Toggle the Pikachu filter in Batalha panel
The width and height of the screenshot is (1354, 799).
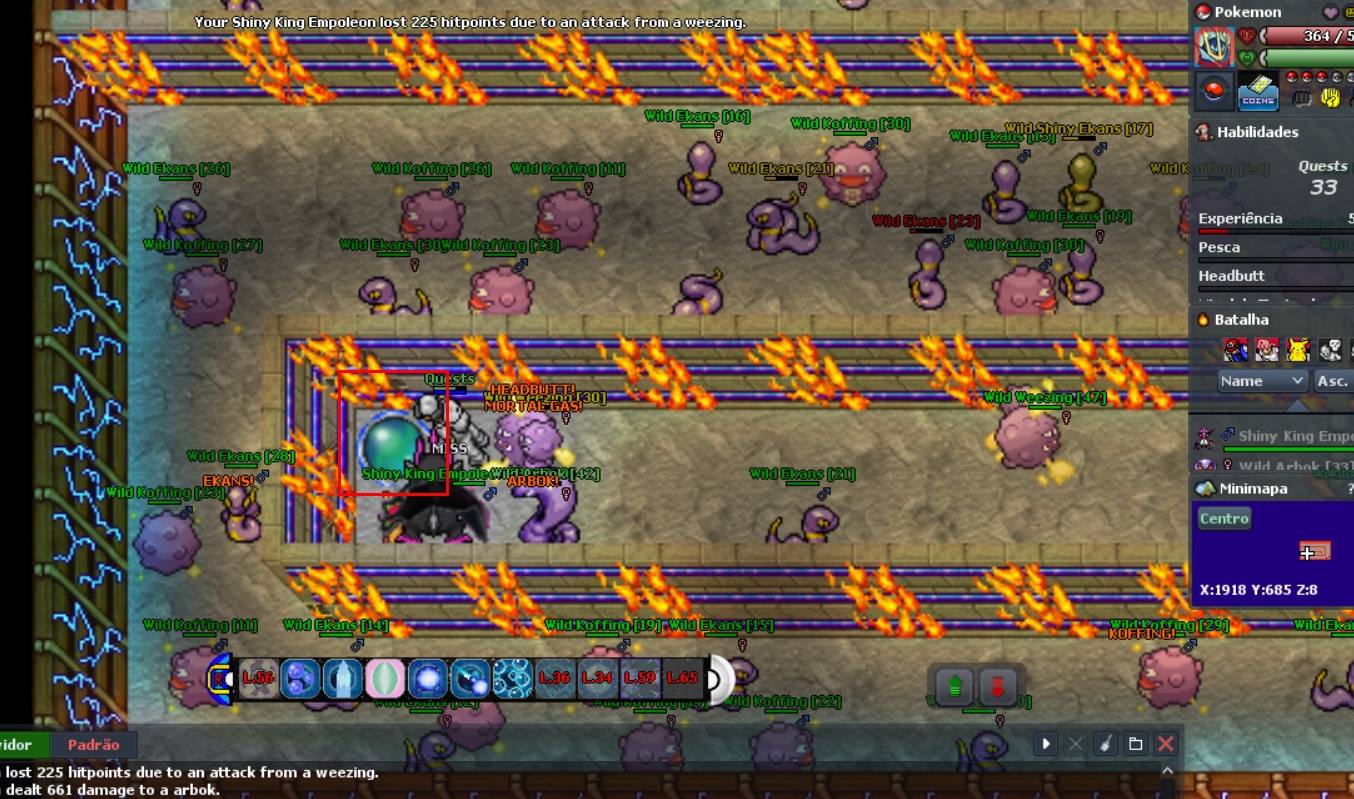(x=1298, y=349)
